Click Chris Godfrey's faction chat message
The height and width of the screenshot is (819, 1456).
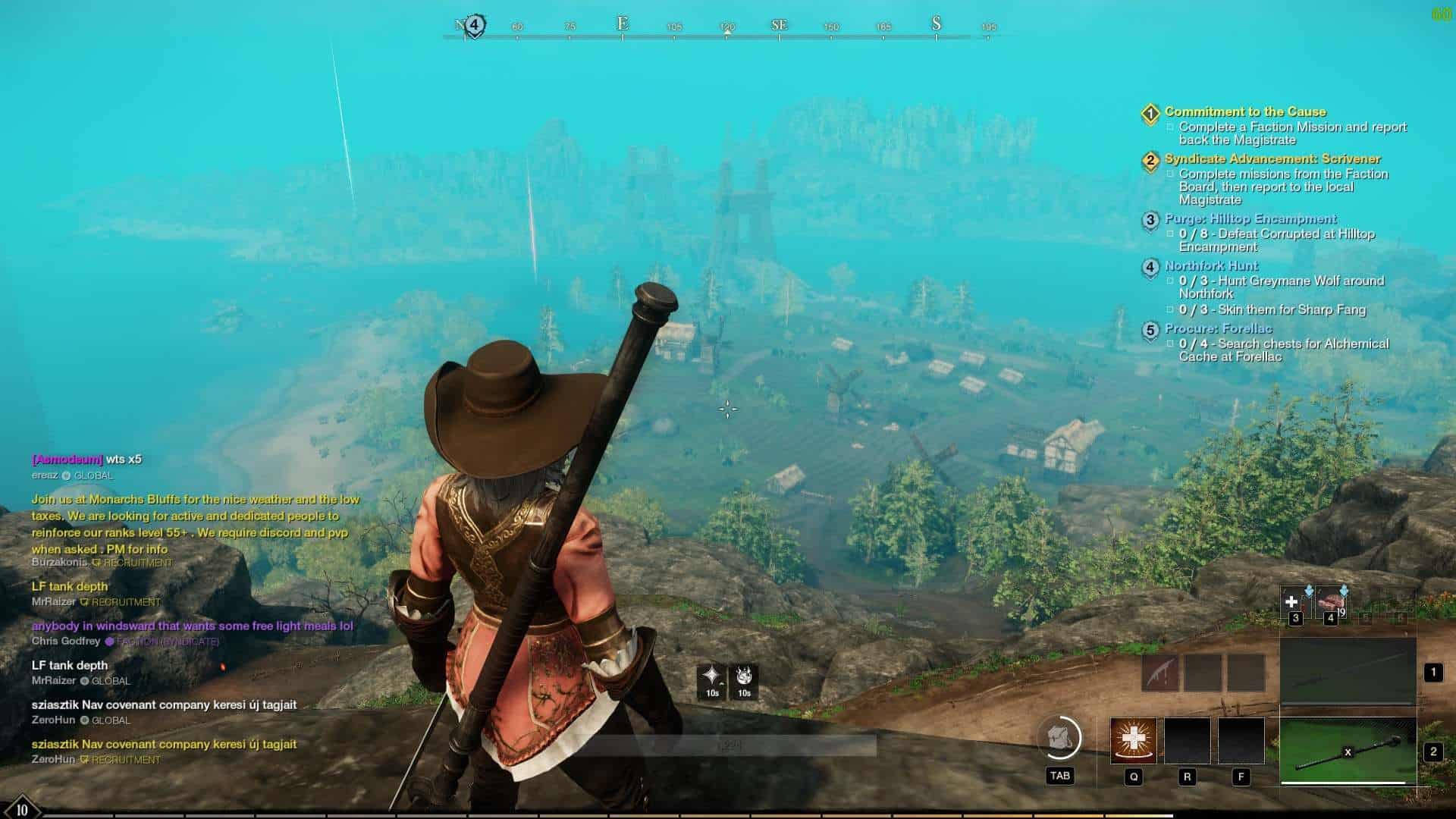click(192, 626)
